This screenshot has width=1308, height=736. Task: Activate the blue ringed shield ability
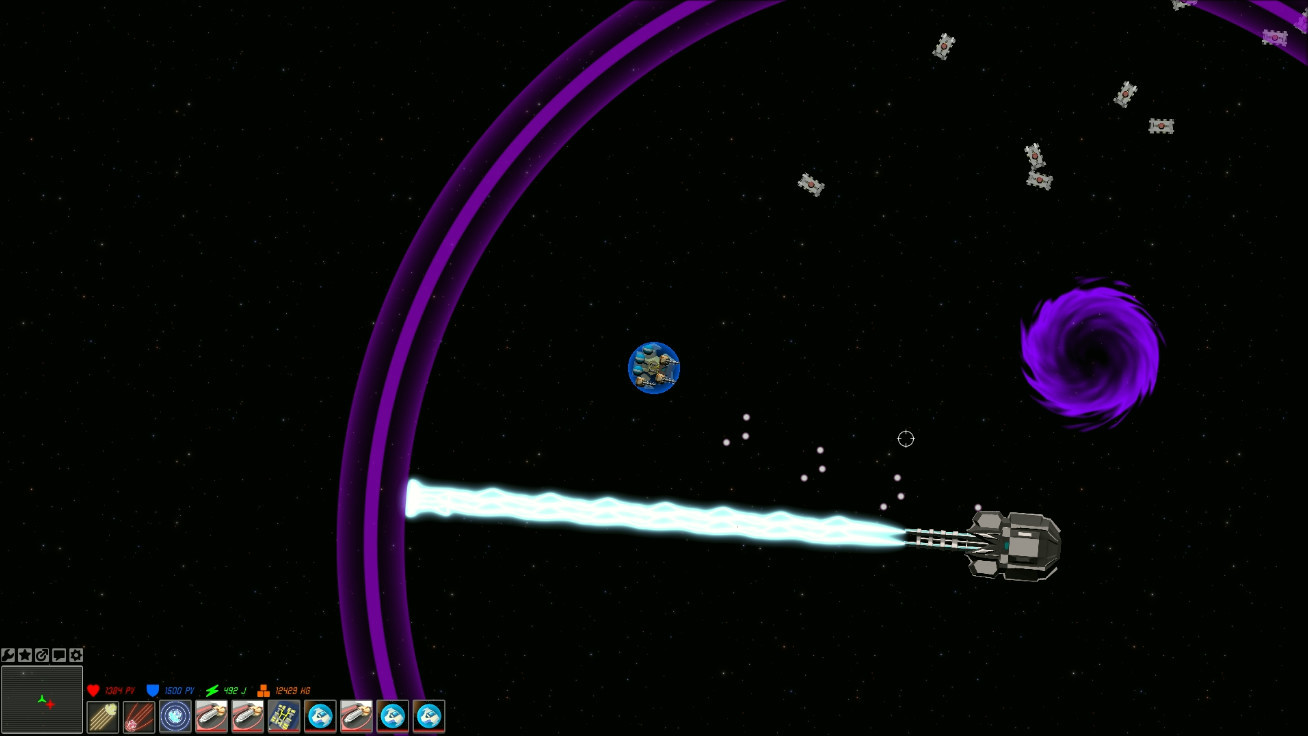(x=175, y=716)
